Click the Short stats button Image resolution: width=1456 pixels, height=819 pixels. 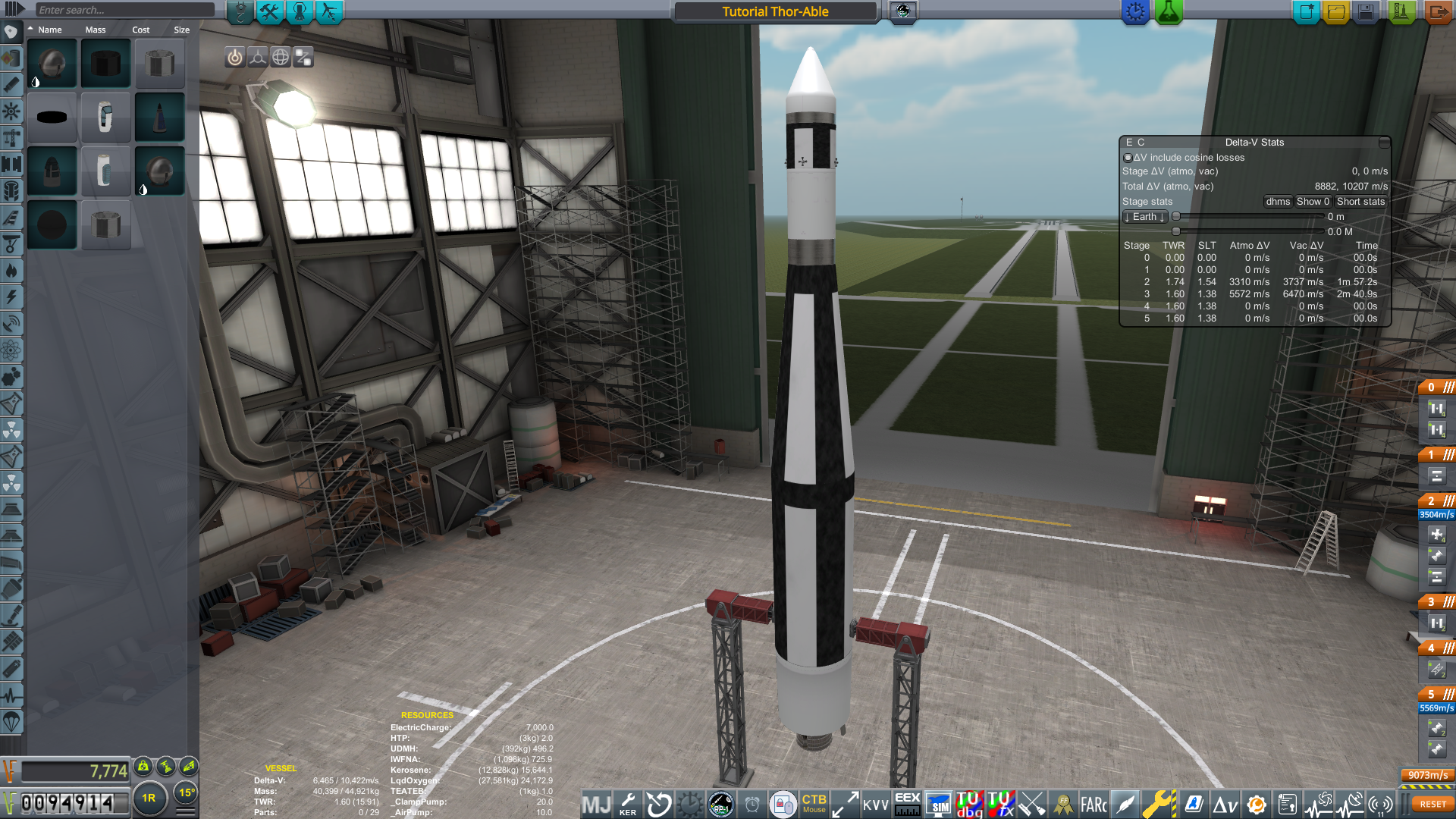(1360, 202)
